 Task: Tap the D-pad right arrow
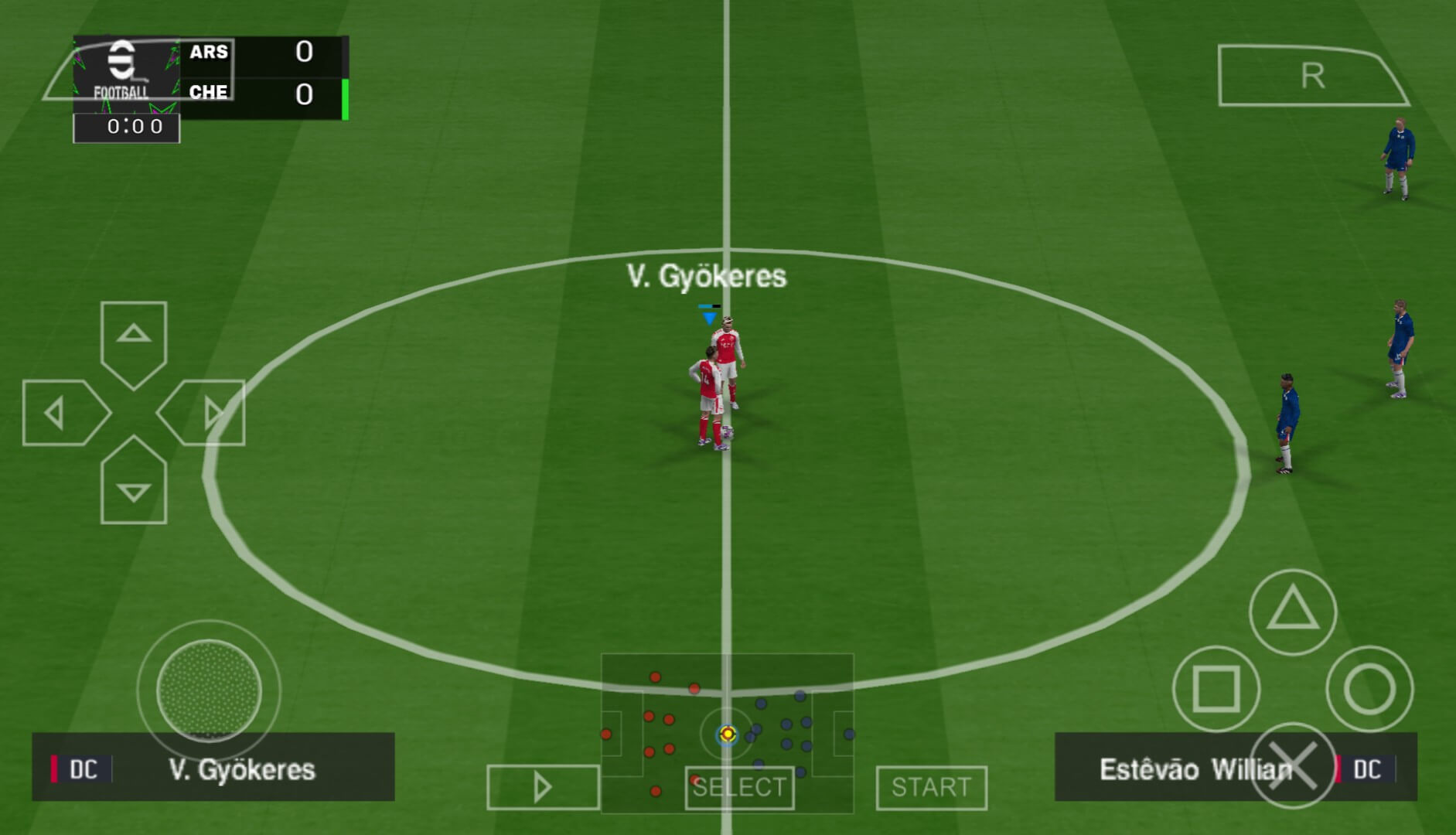pos(205,413)
